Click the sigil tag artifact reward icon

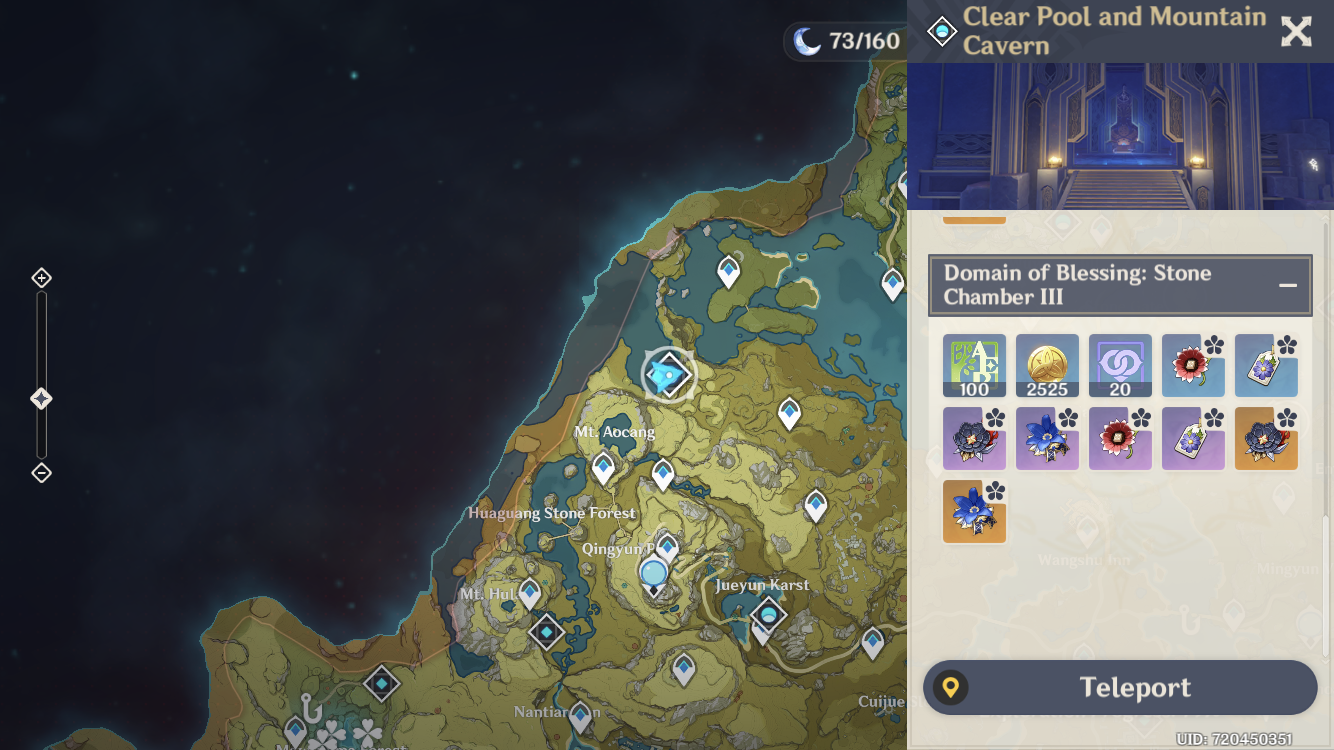pos(1266,365)
